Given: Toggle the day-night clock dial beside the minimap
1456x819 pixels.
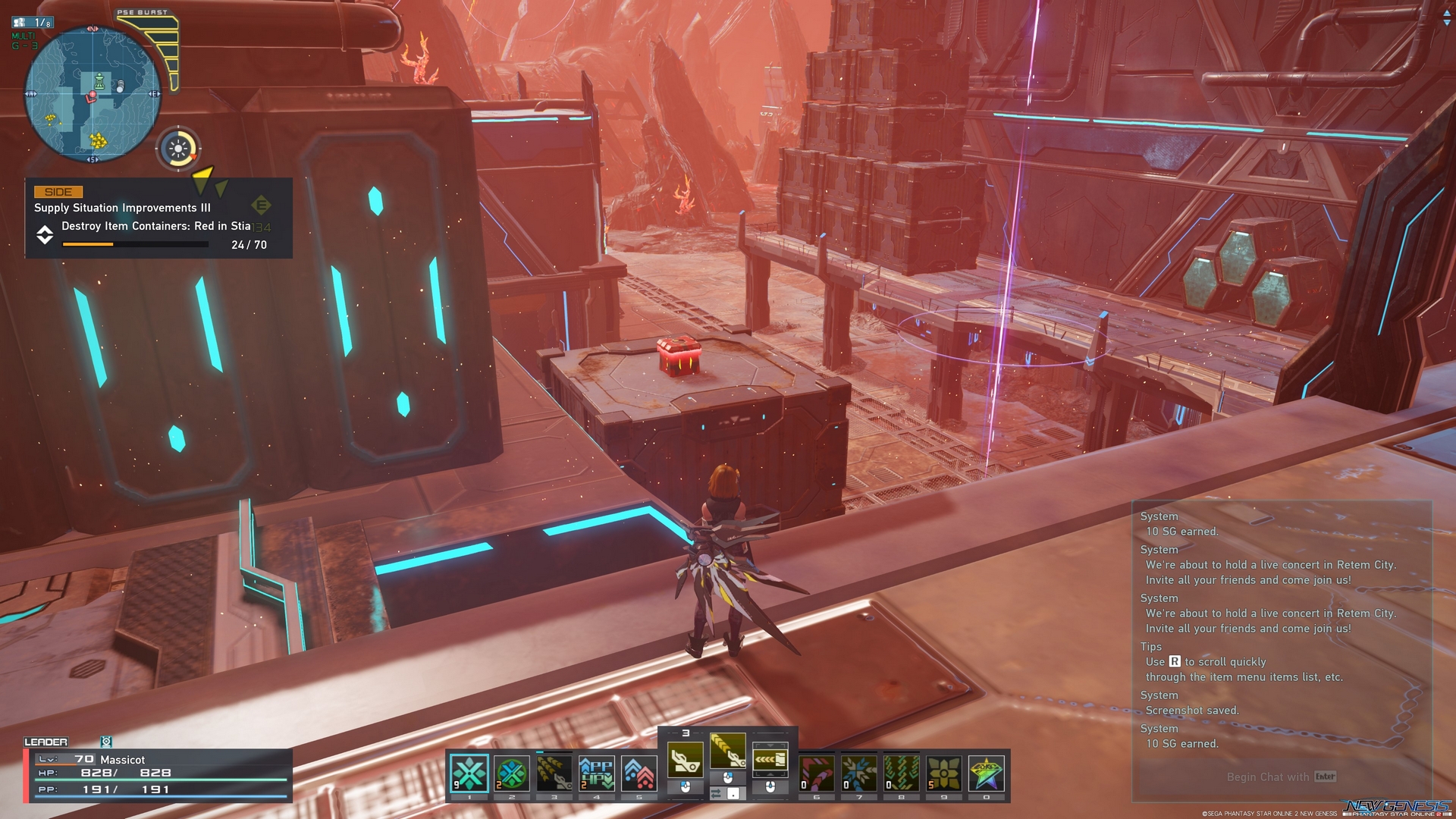Looking at the screenshot, I should click(x=178, y=149).
